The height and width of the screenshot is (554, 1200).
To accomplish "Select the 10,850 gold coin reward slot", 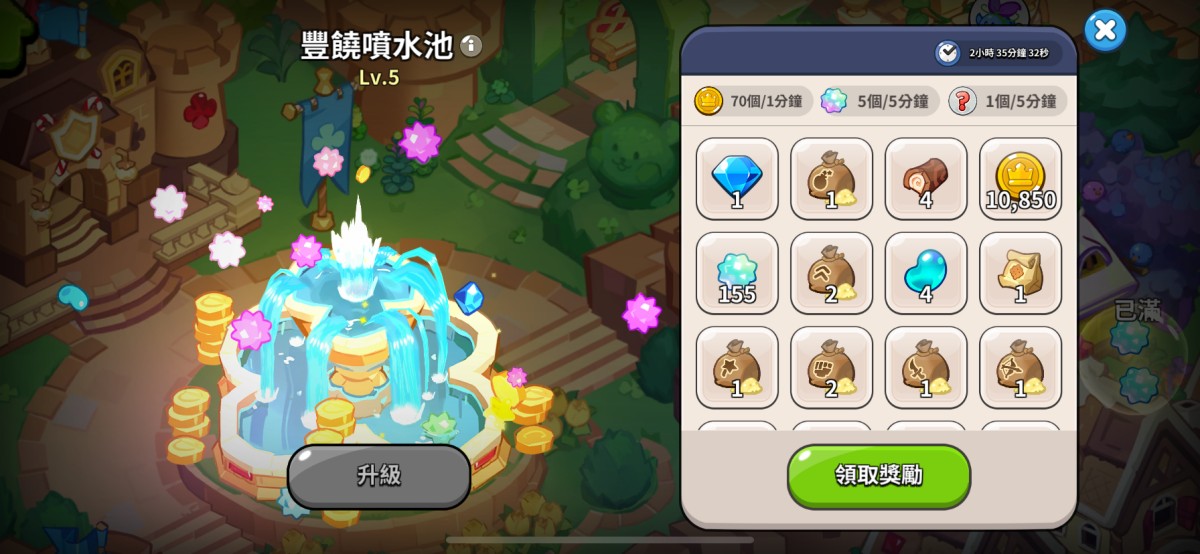I will click(1020, 179).
